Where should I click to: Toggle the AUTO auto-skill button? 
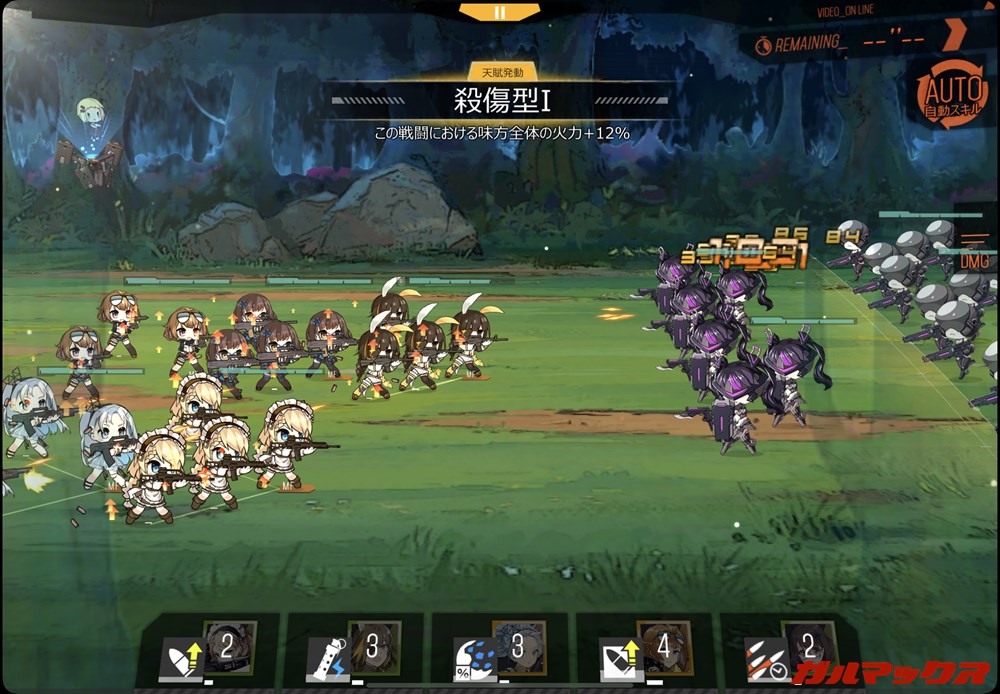click(943, 95)
